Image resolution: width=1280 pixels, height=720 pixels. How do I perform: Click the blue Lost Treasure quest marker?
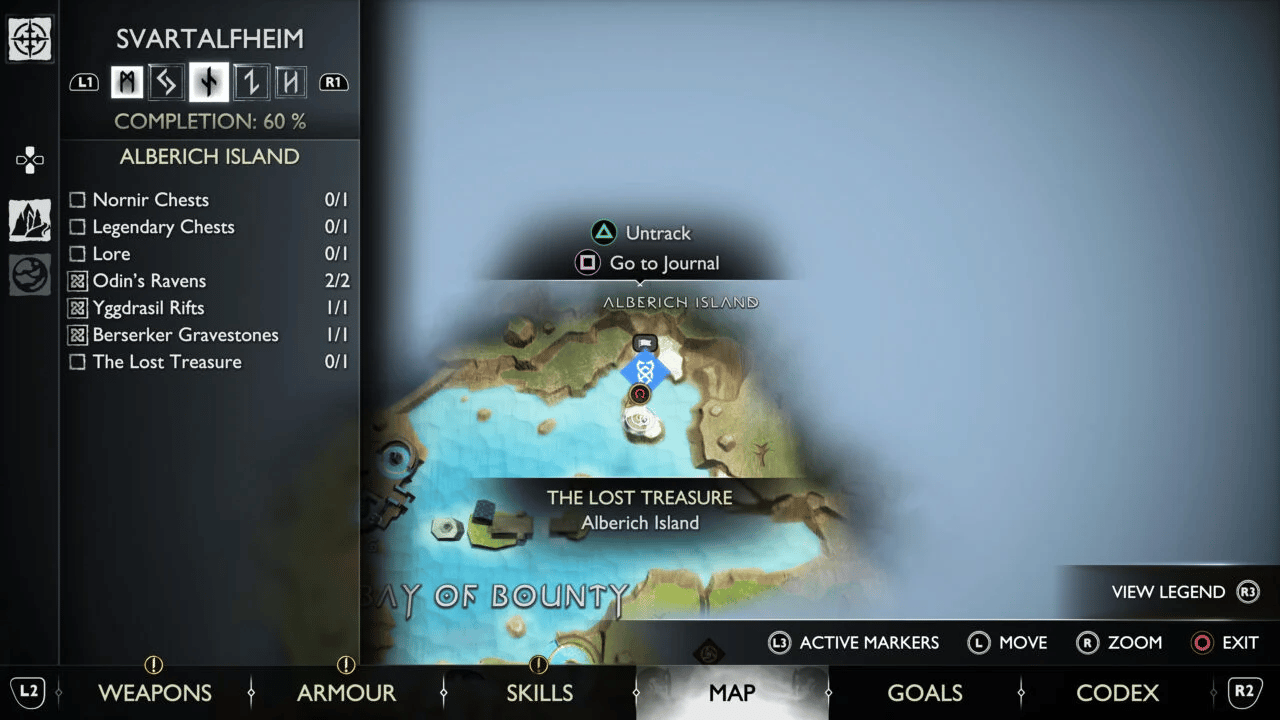[x=645, y=372]
